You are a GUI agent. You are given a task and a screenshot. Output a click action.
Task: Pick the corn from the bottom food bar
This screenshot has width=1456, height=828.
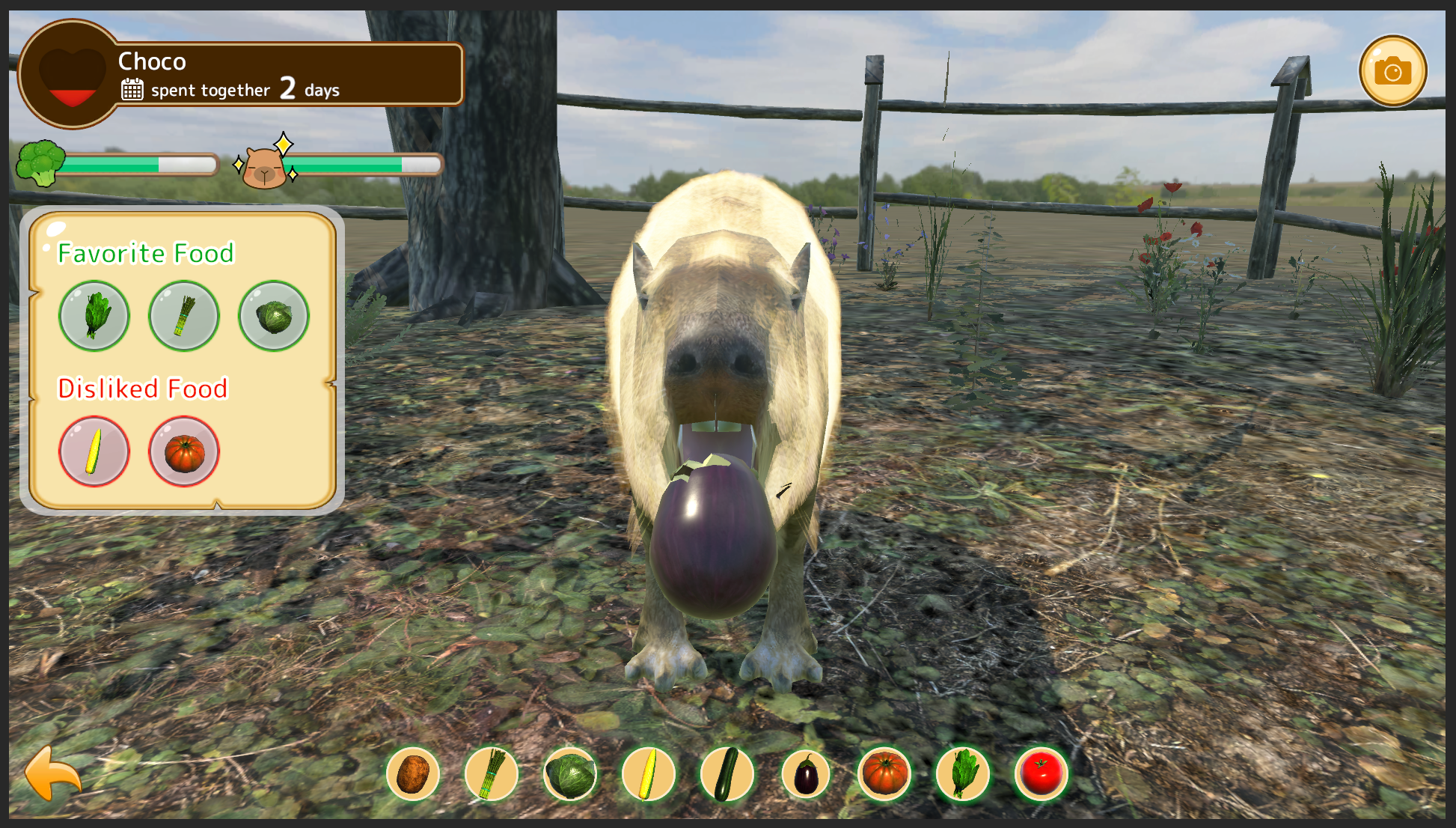(649, 774)
